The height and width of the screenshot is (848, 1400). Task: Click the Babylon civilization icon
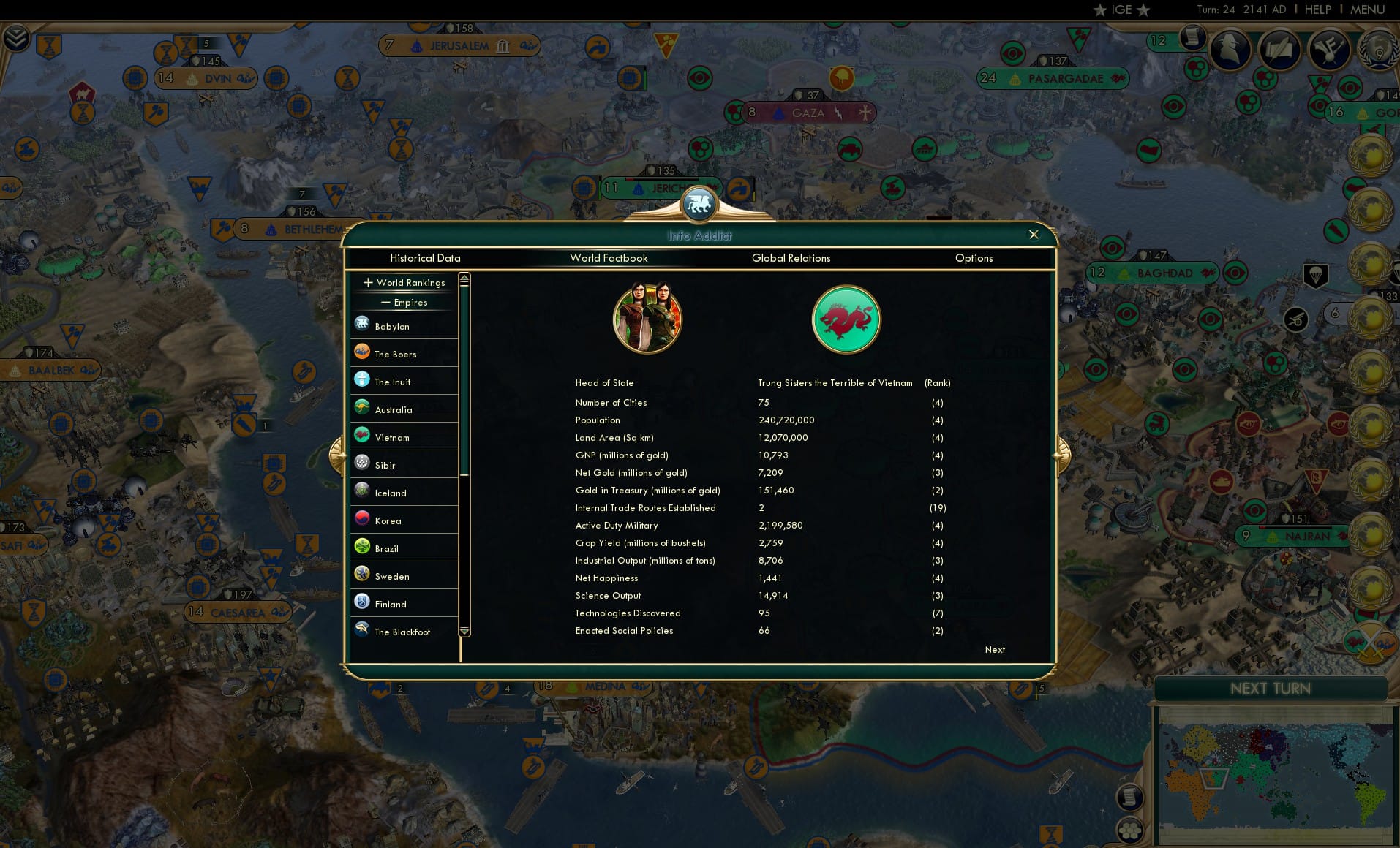[362, 324]
